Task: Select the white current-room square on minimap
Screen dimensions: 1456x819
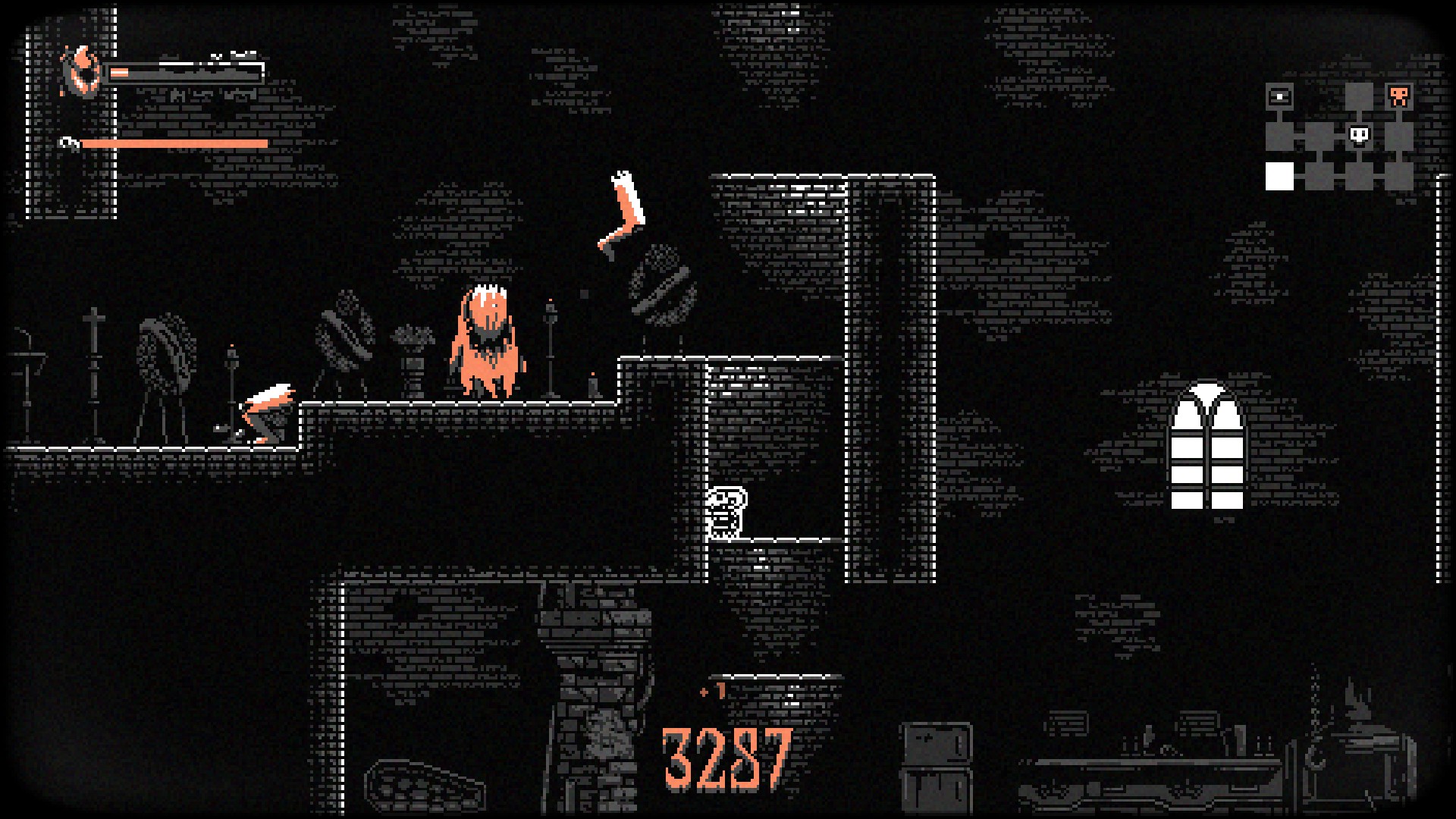Action: (1279, 176)
